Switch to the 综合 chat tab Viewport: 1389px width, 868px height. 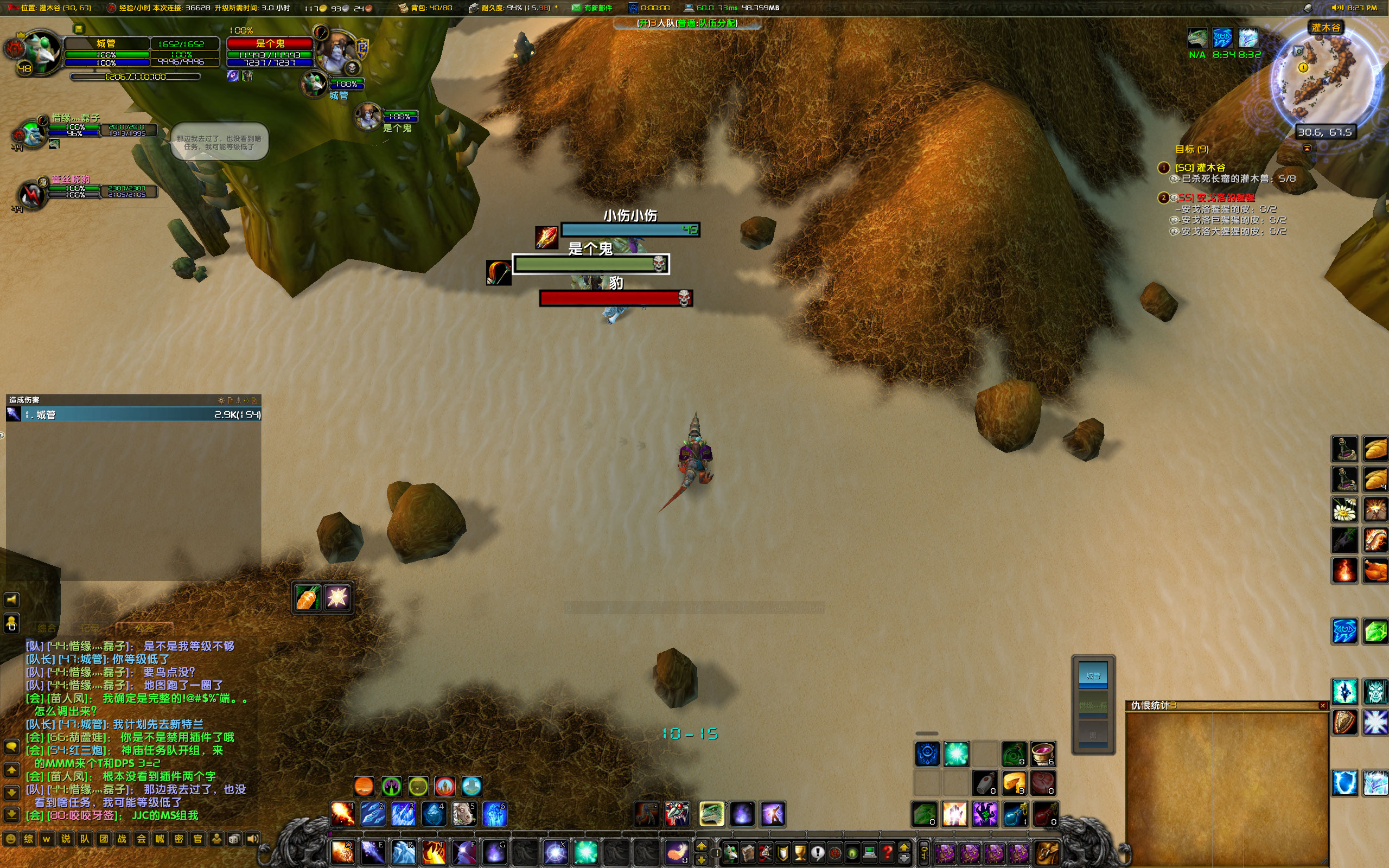click(x=47, y=628)
